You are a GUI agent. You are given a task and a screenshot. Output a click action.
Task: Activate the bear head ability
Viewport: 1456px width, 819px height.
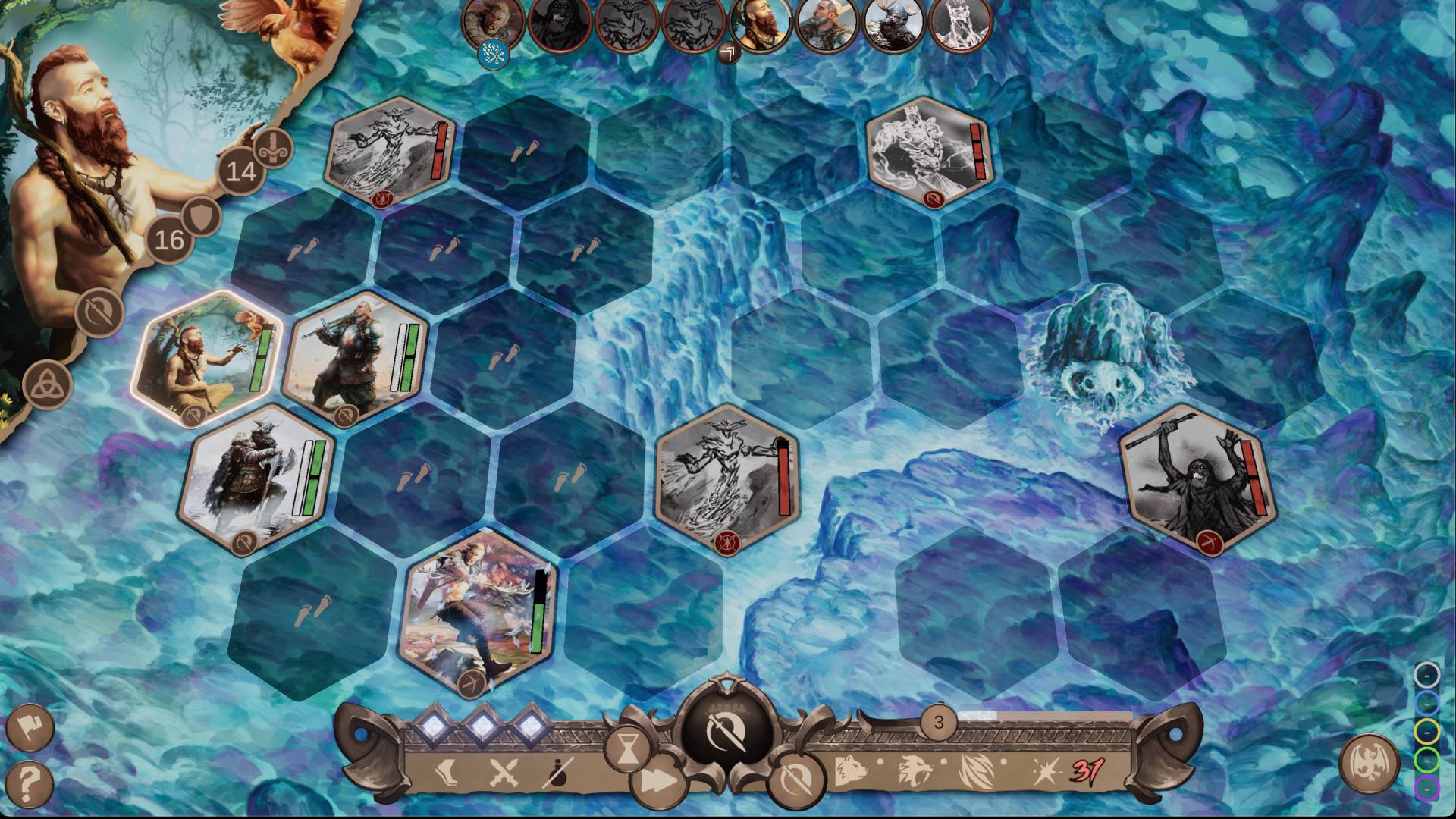pos(852,771)
